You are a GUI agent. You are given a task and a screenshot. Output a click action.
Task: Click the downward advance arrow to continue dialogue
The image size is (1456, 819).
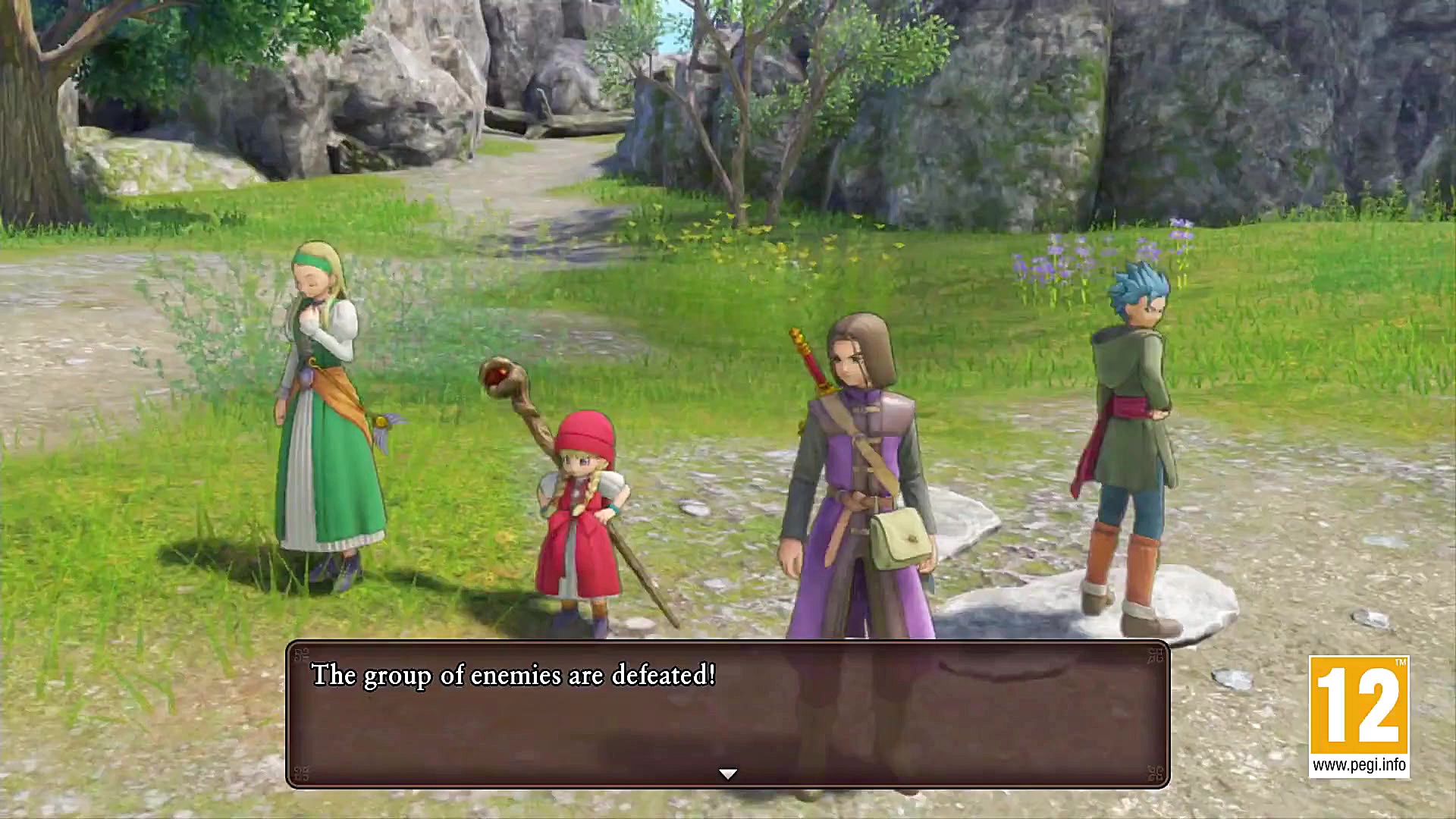click(x=726, y=772)
